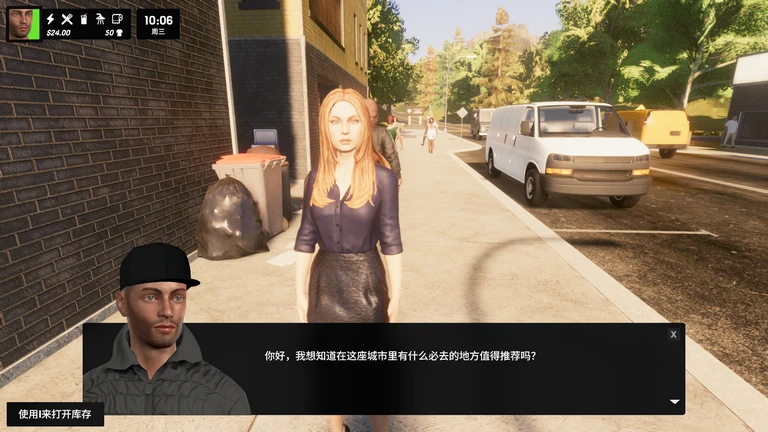768x432 pixels.
Task: Select the lightning bolt energy icon
Action: [x=50, y=18]
